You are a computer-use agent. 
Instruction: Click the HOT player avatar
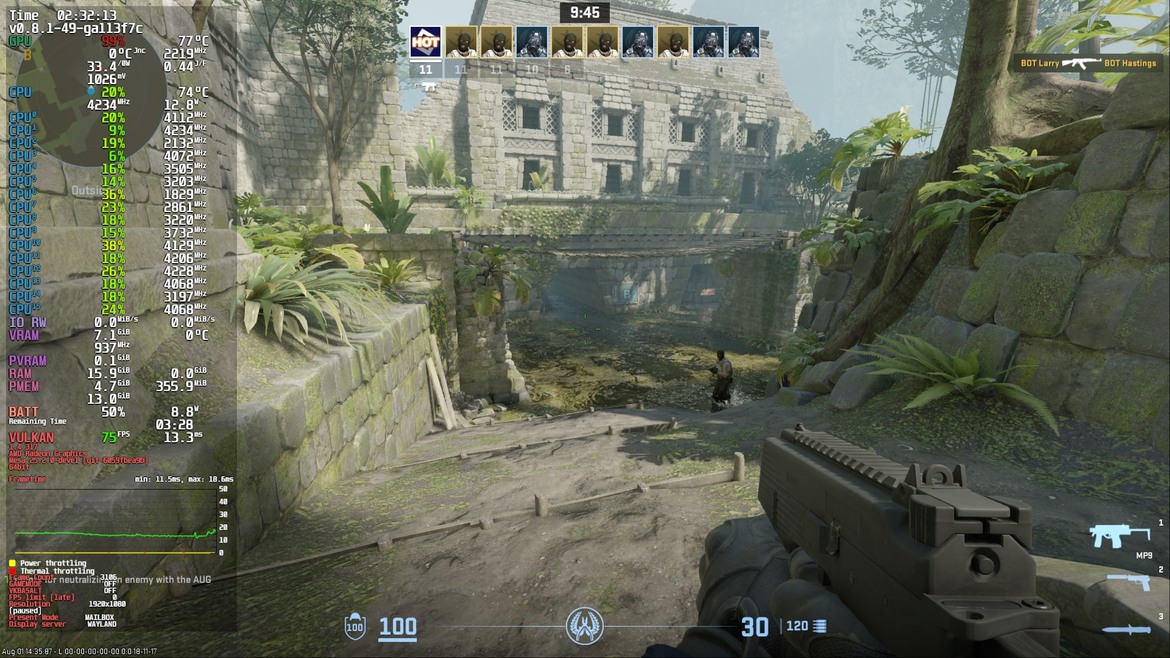[426, 42]
